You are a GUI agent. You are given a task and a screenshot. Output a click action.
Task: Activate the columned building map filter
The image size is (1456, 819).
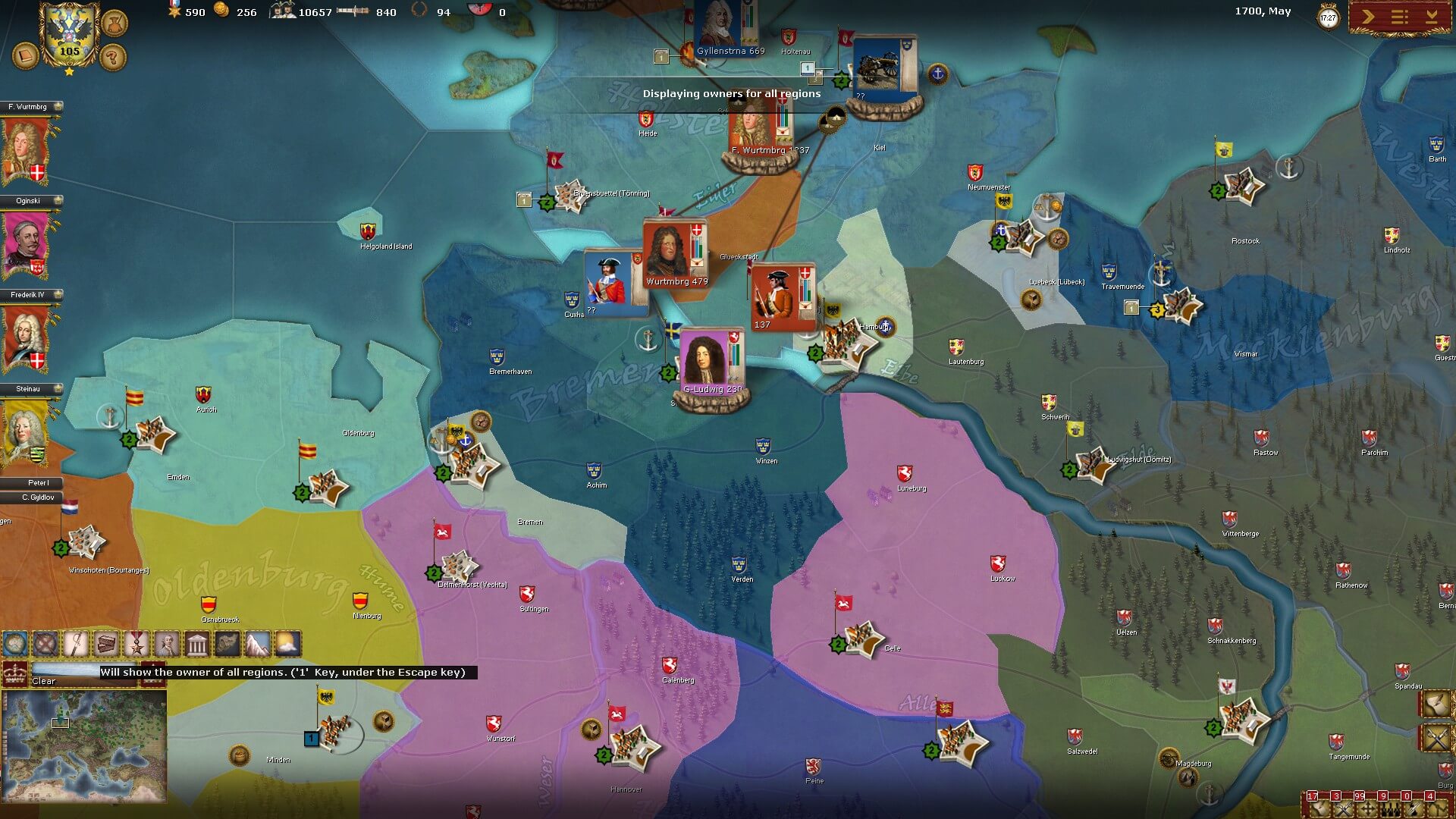coord(197,645)
